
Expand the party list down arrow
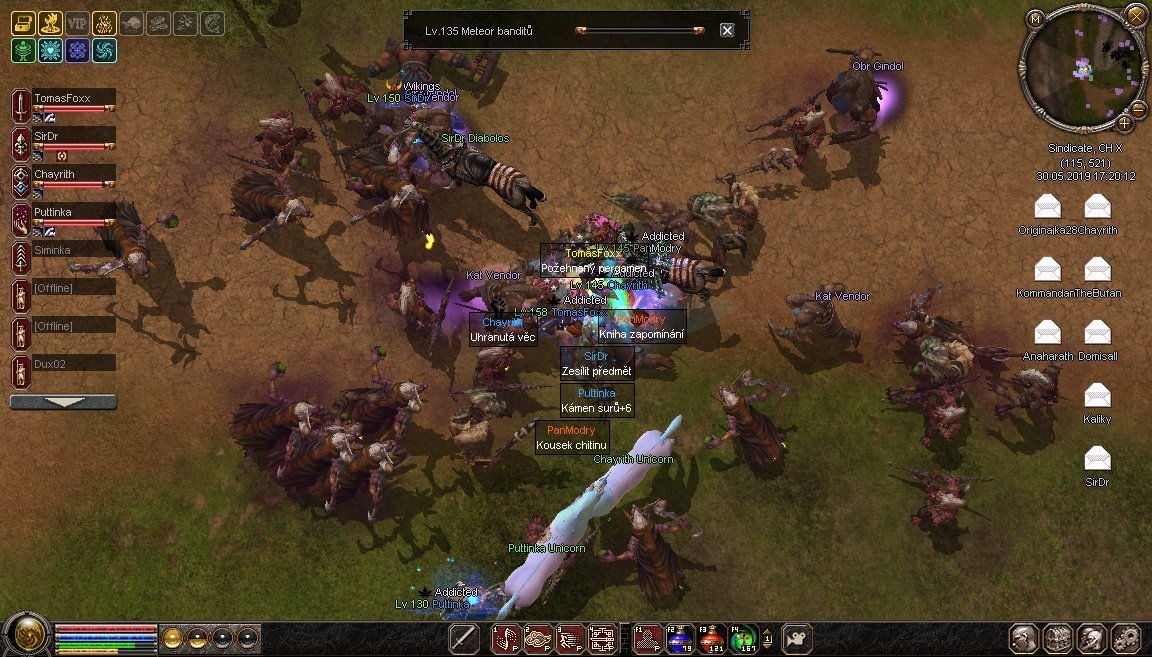(x=63, y=402)
